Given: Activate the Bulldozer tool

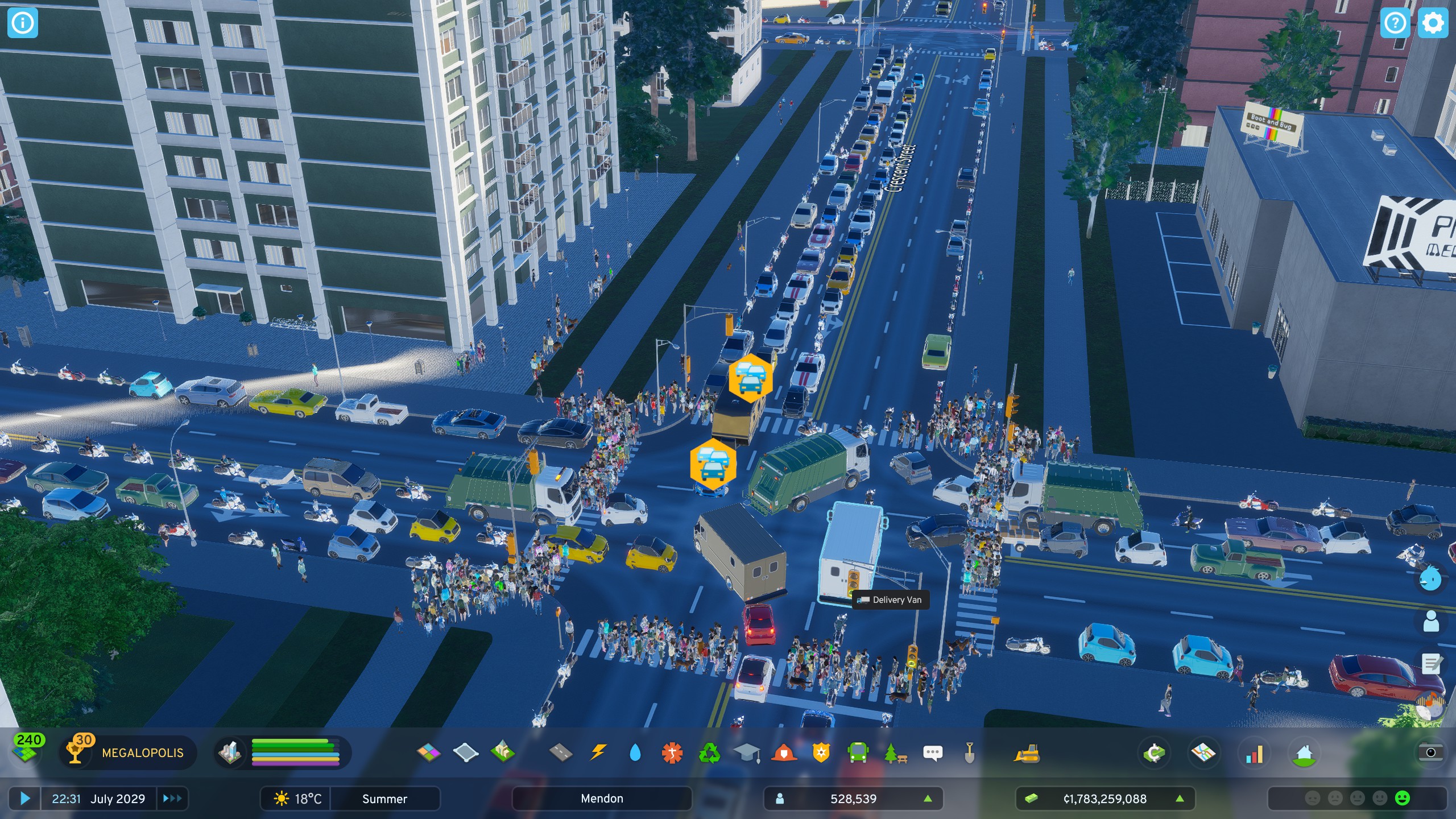Looking at the screenshot, I should [x=1025, y=752].
